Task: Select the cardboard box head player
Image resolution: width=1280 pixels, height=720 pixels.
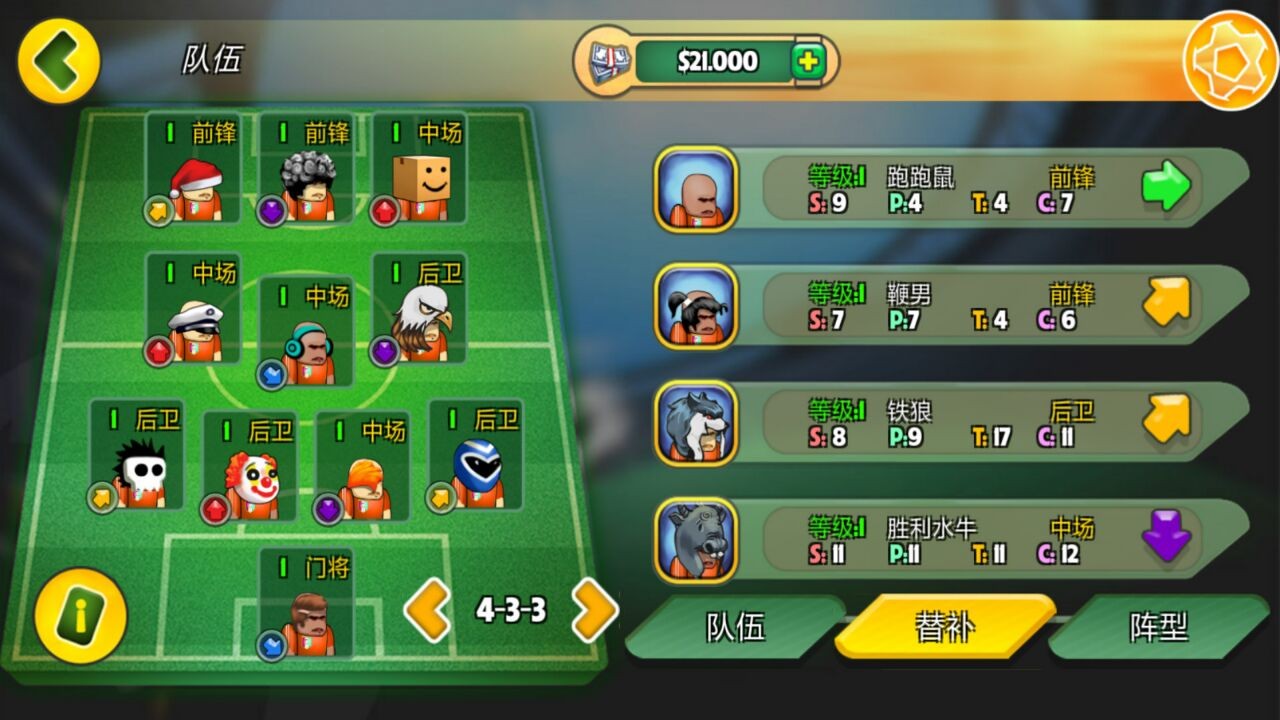Action: coord(419,168)
